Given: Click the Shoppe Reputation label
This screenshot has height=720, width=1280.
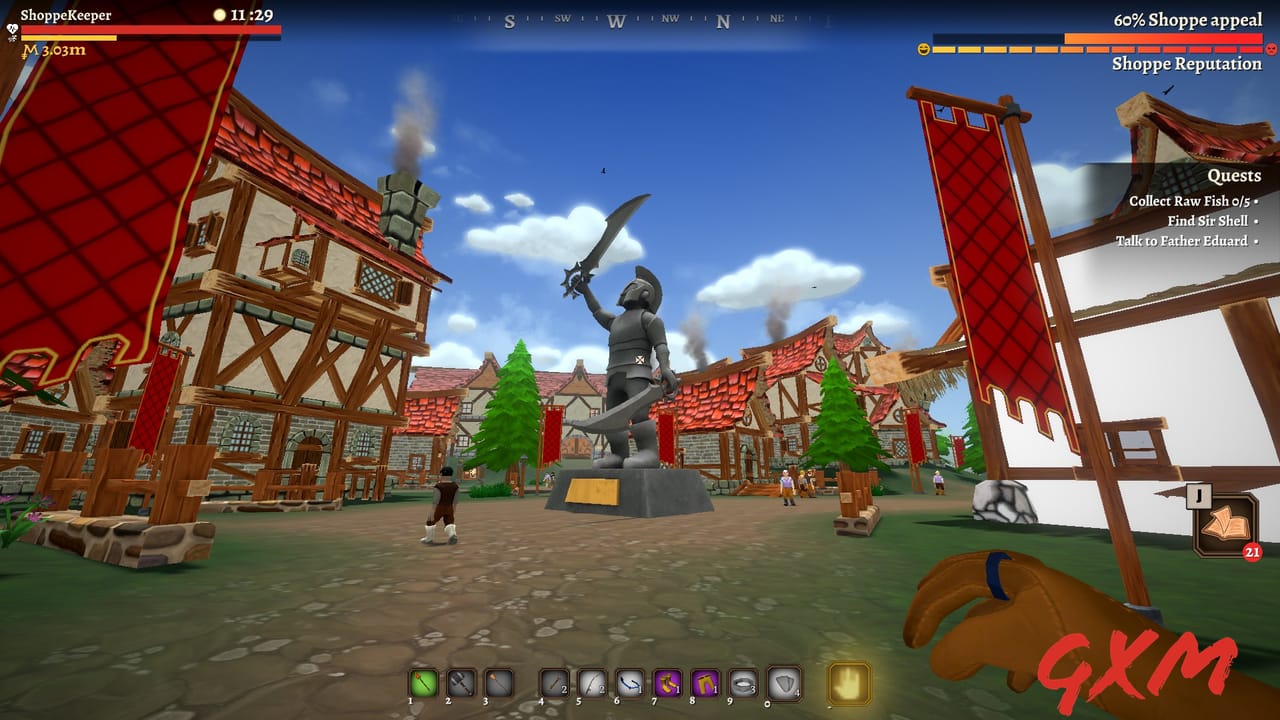Looking at the screenshot, I should coord(1185,64).
